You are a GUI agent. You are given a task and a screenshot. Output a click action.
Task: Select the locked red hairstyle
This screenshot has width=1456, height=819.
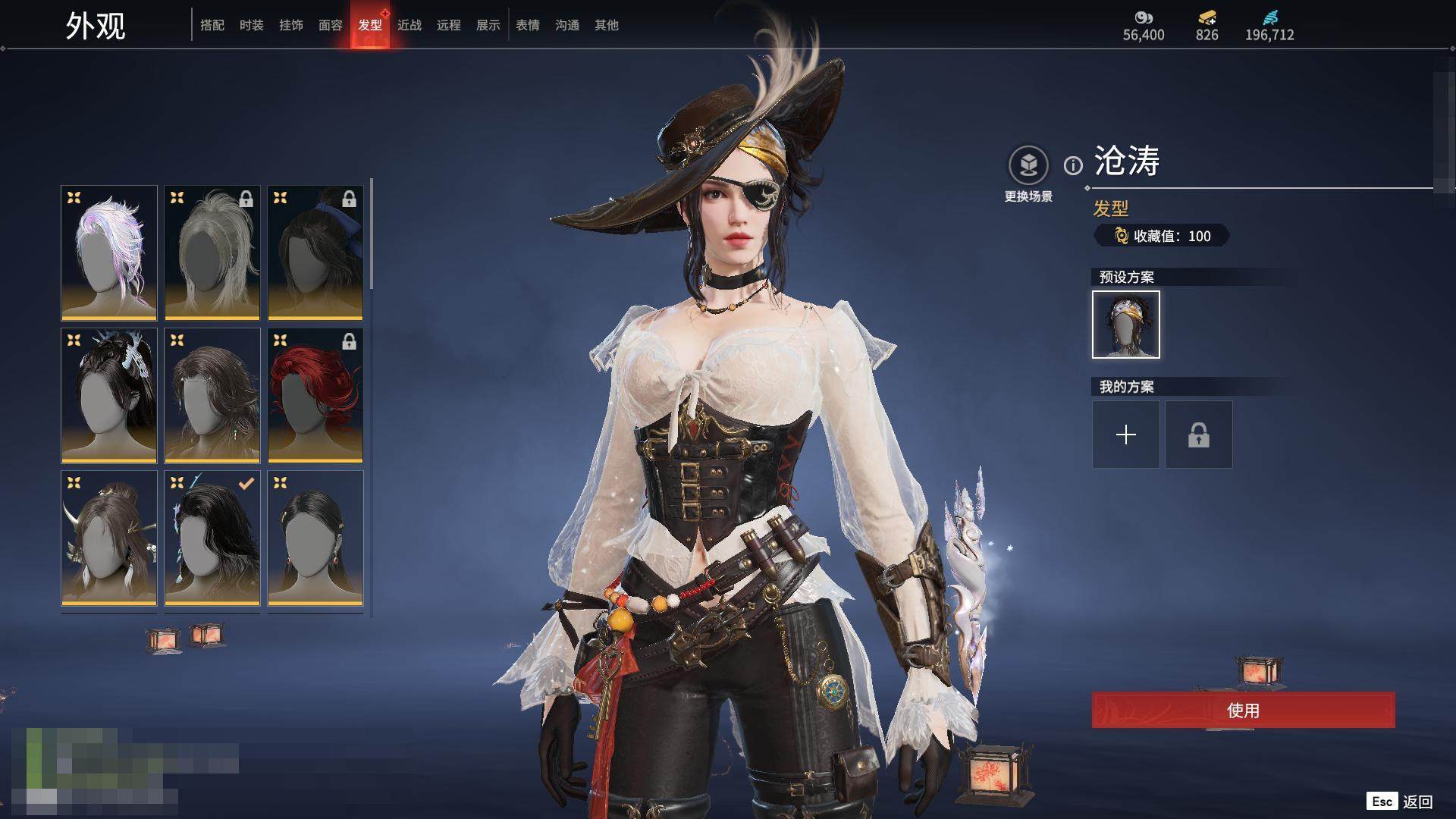[x=315, y=395]
